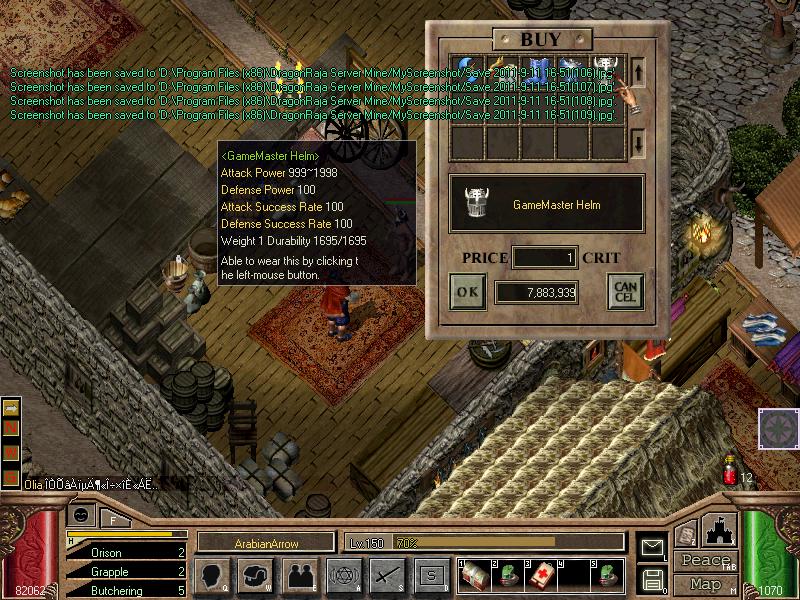This screenshot has width=800, height=600.
Task: Open the Map button
Action: (706, 584)
